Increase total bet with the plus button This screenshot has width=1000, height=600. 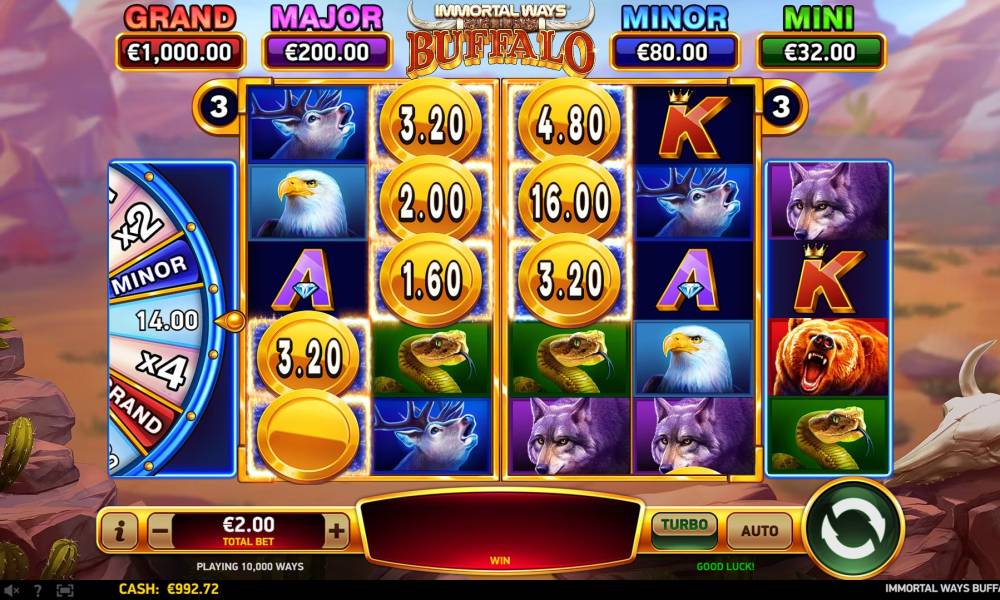point(337,532)
